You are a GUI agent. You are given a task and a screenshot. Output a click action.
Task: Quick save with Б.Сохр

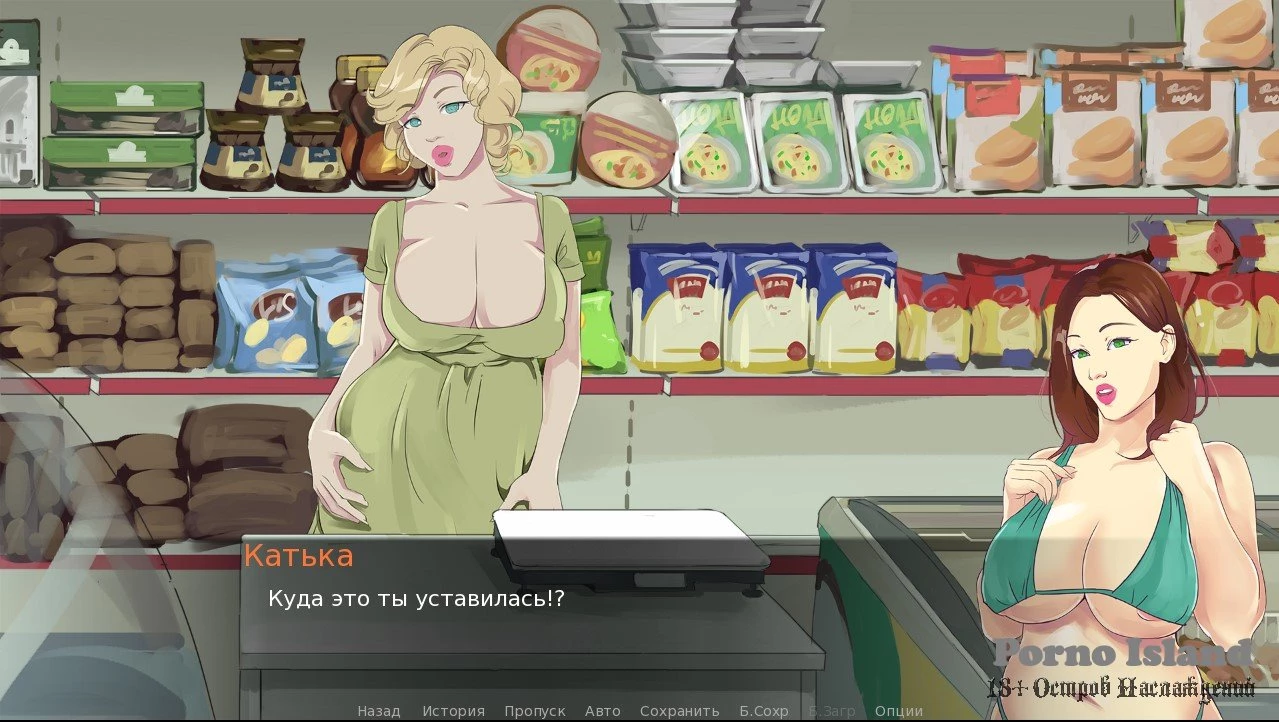pyautogui.click(x=764, y=711)
